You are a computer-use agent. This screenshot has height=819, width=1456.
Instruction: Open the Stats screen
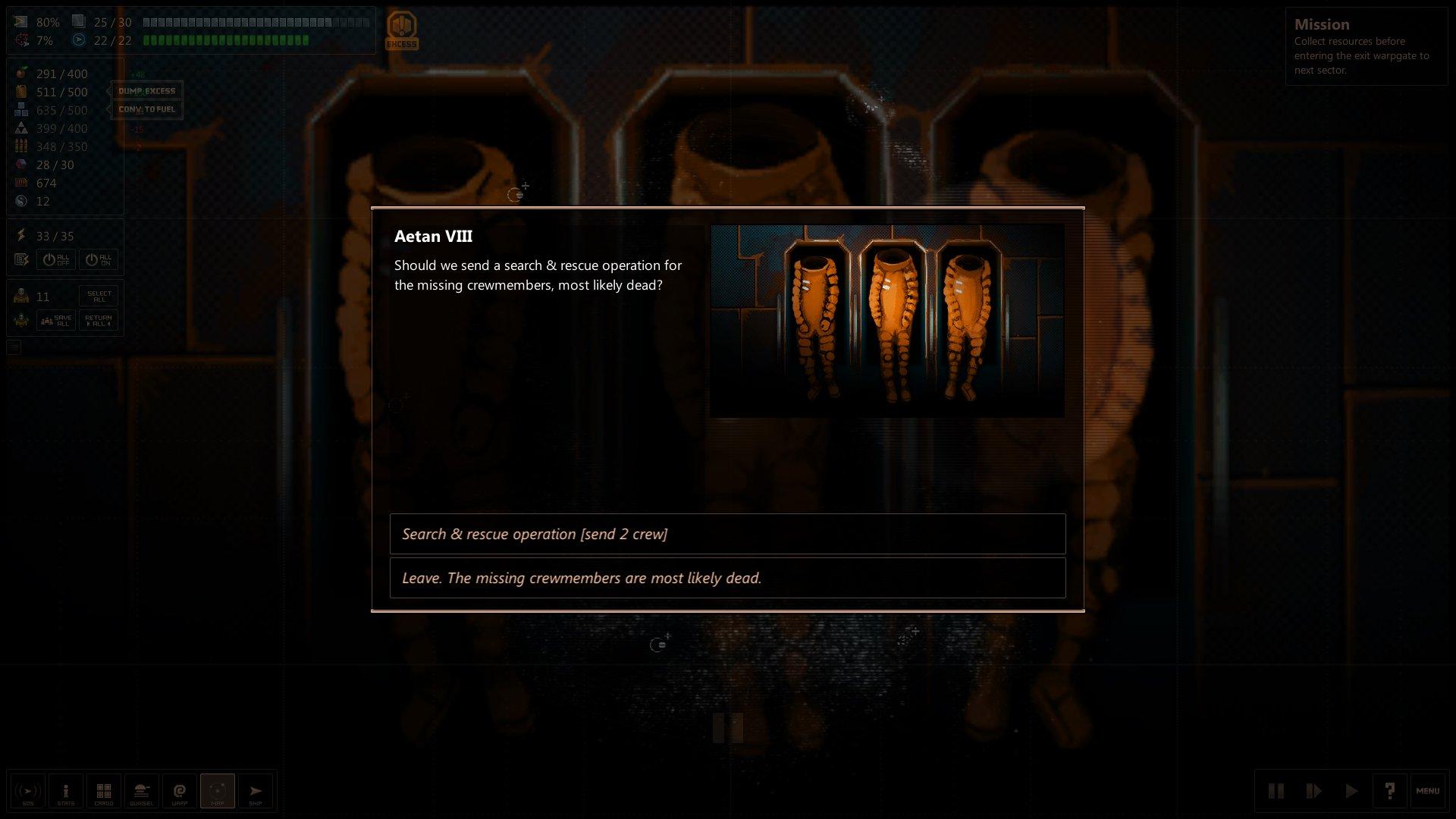[x=66, y=792]
